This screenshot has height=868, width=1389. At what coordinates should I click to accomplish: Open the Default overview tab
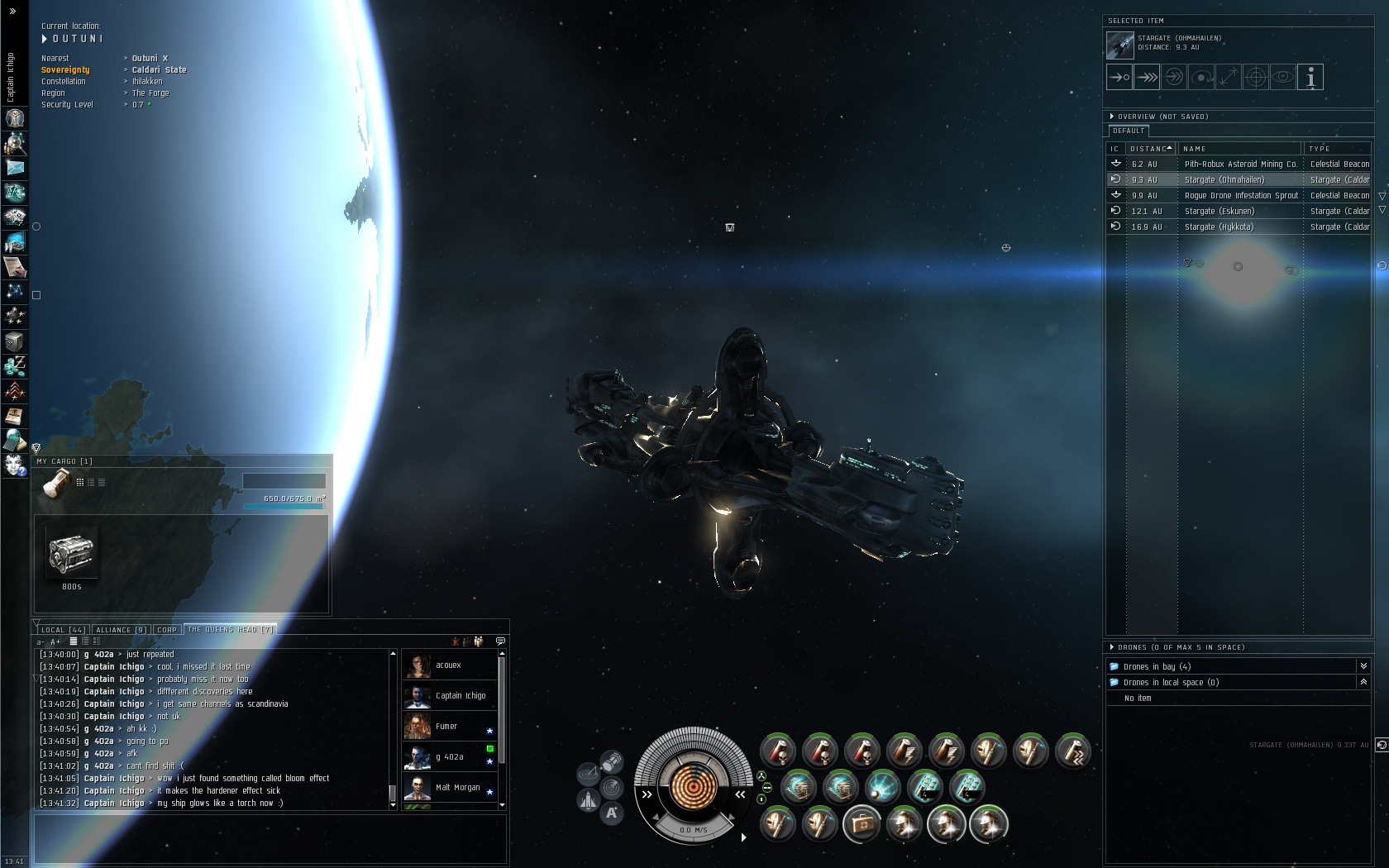coord(1129,131)
